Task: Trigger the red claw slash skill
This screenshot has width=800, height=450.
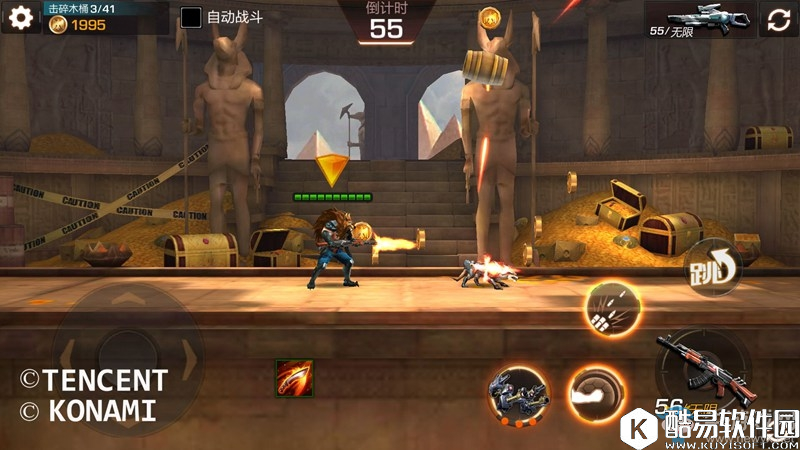Action: [x=294, y=378]
